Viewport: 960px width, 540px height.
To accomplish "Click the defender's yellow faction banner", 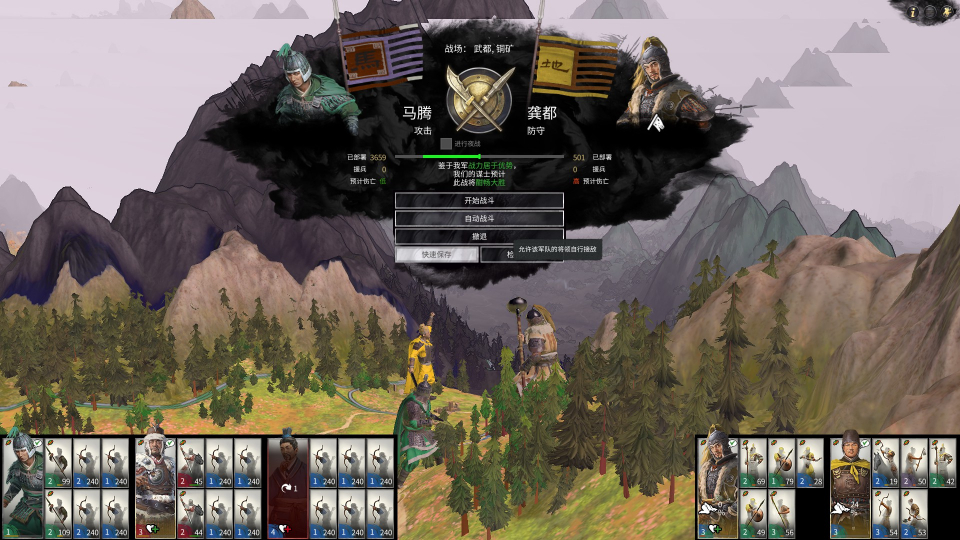I will (x=575, y=65).
